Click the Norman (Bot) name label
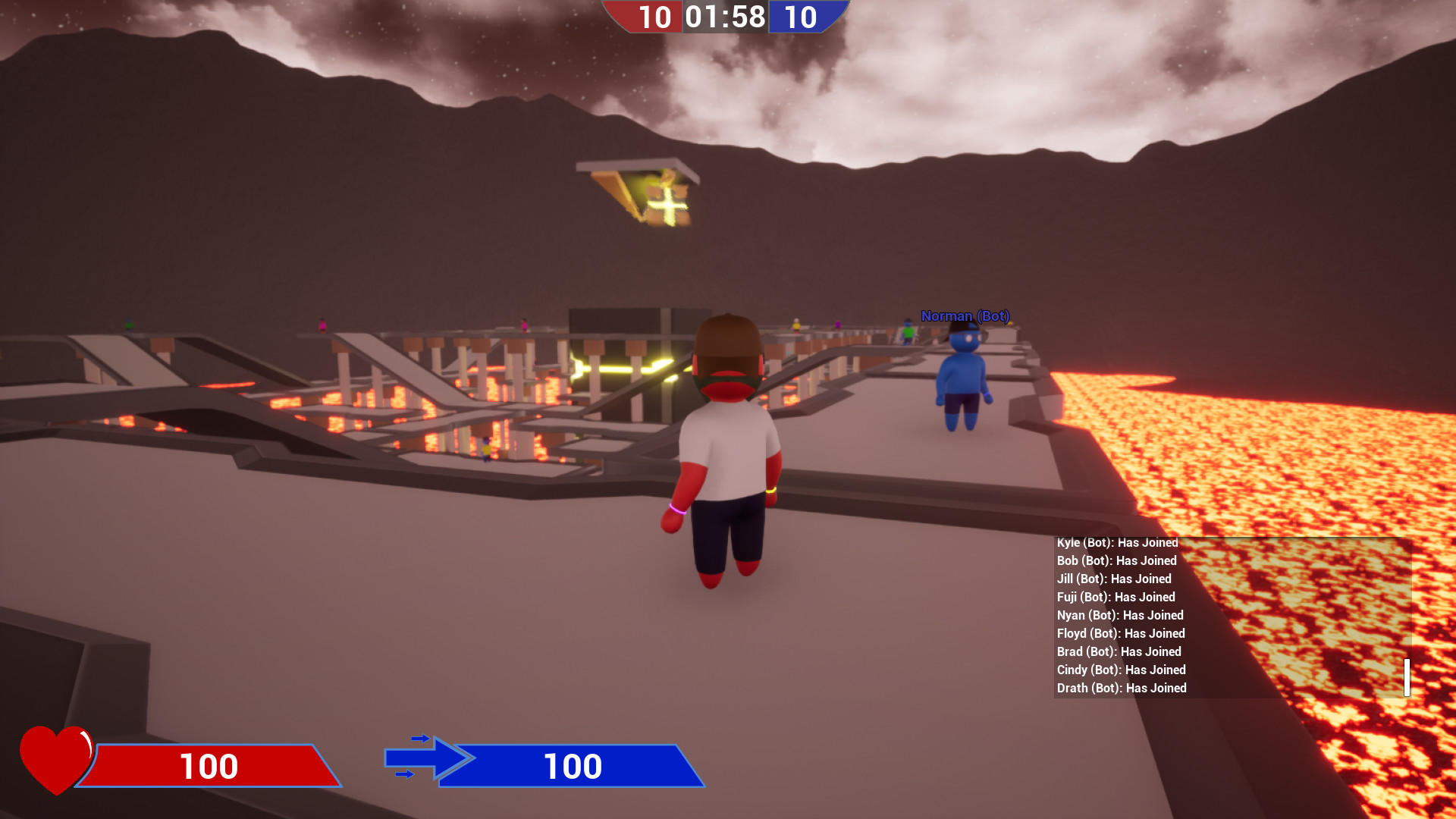Image resolution: width=1456 pixels, height=819 pixels. (x=965, y=315)
